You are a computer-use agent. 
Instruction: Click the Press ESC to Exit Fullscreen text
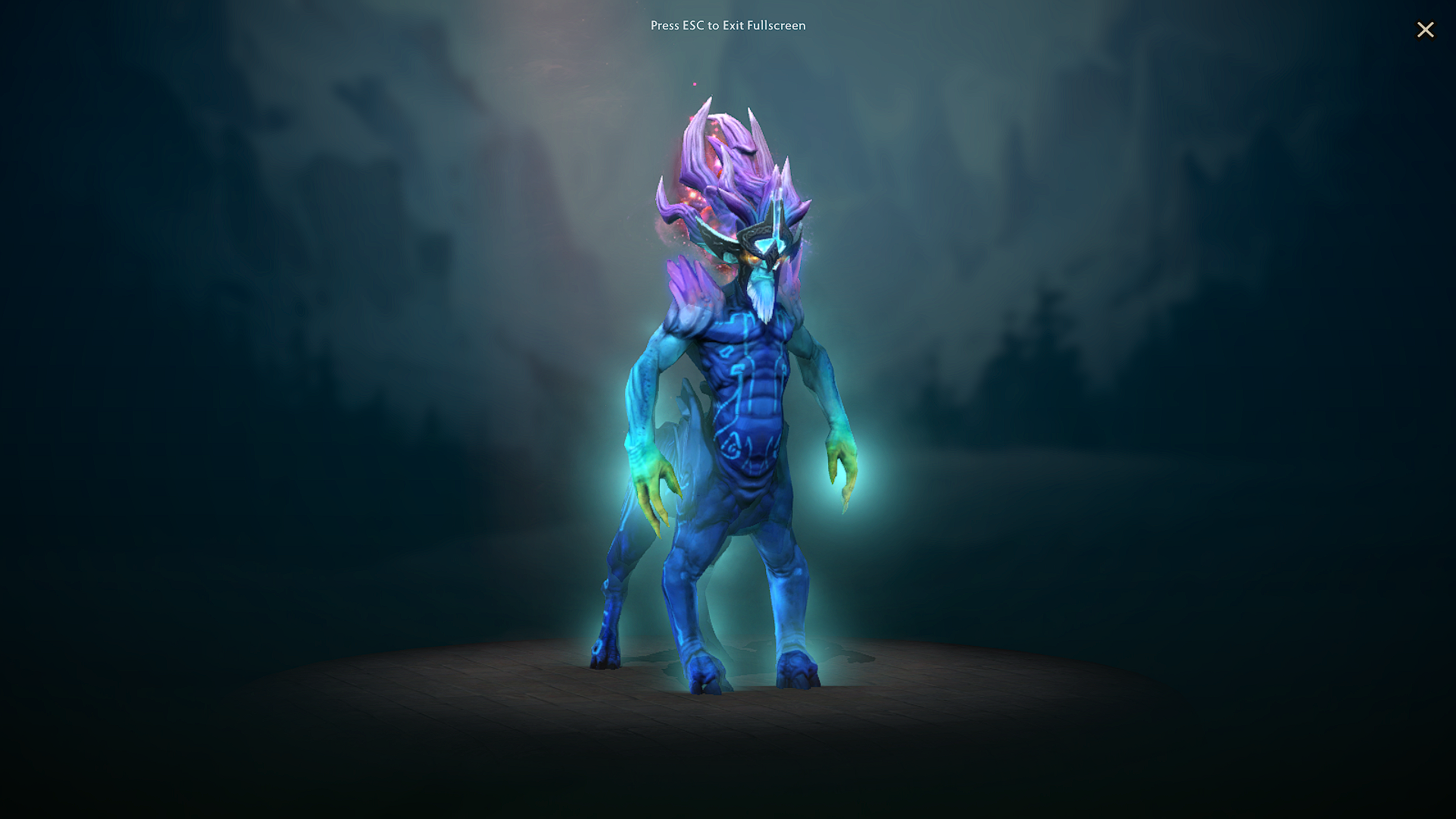pos(727,25)
